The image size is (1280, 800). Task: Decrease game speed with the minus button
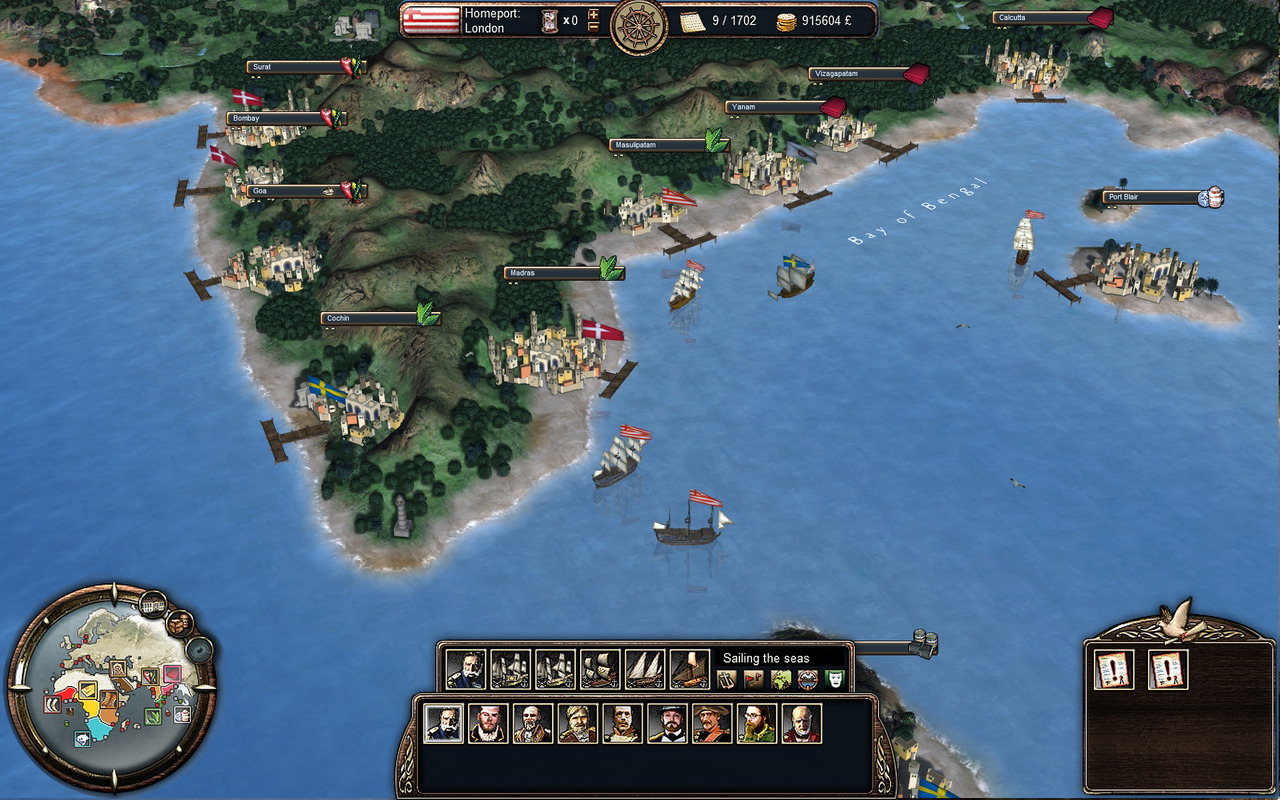tap(594, 27)
